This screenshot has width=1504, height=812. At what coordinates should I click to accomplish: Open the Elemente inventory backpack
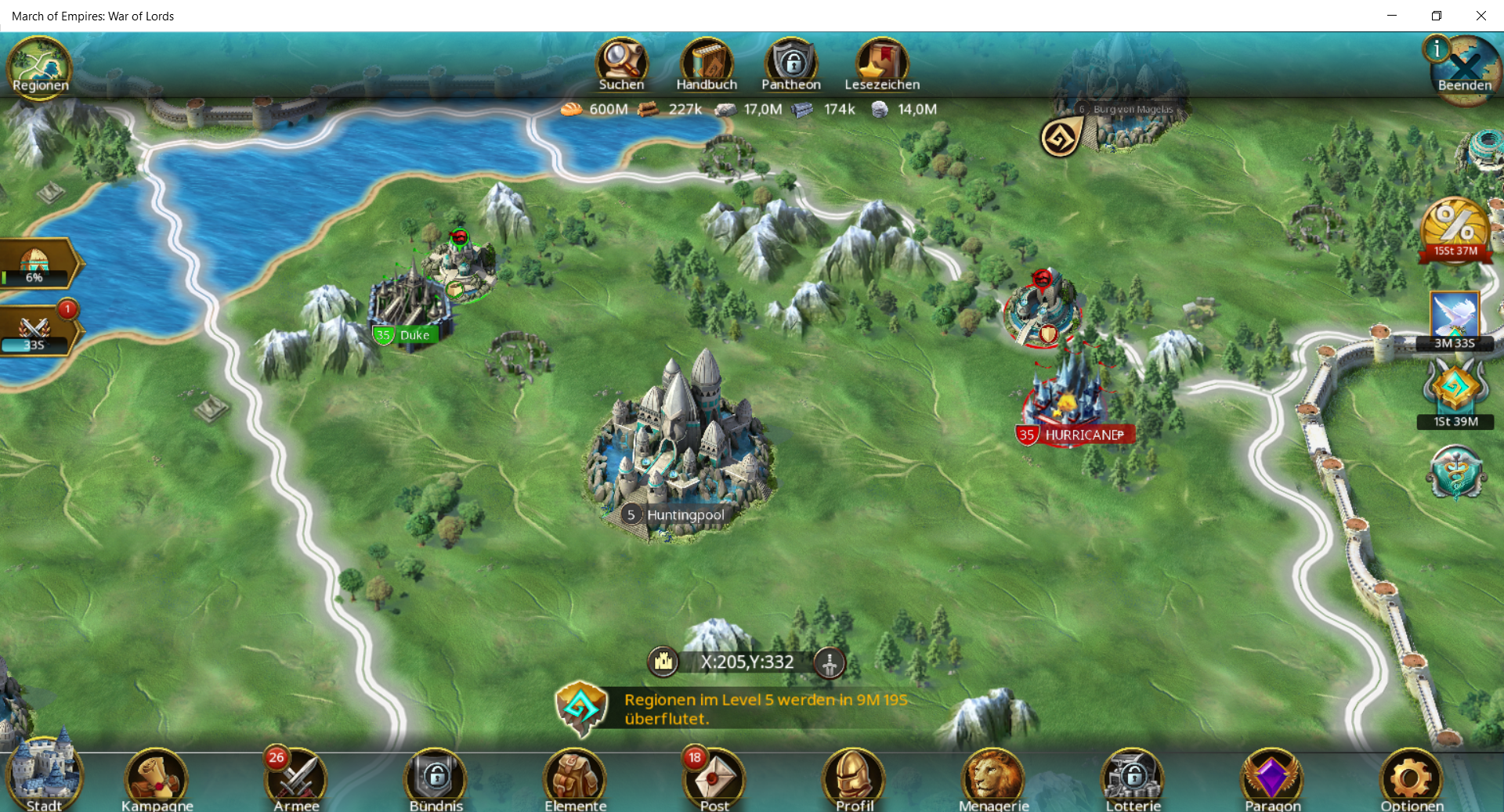[x=576, y=780]
